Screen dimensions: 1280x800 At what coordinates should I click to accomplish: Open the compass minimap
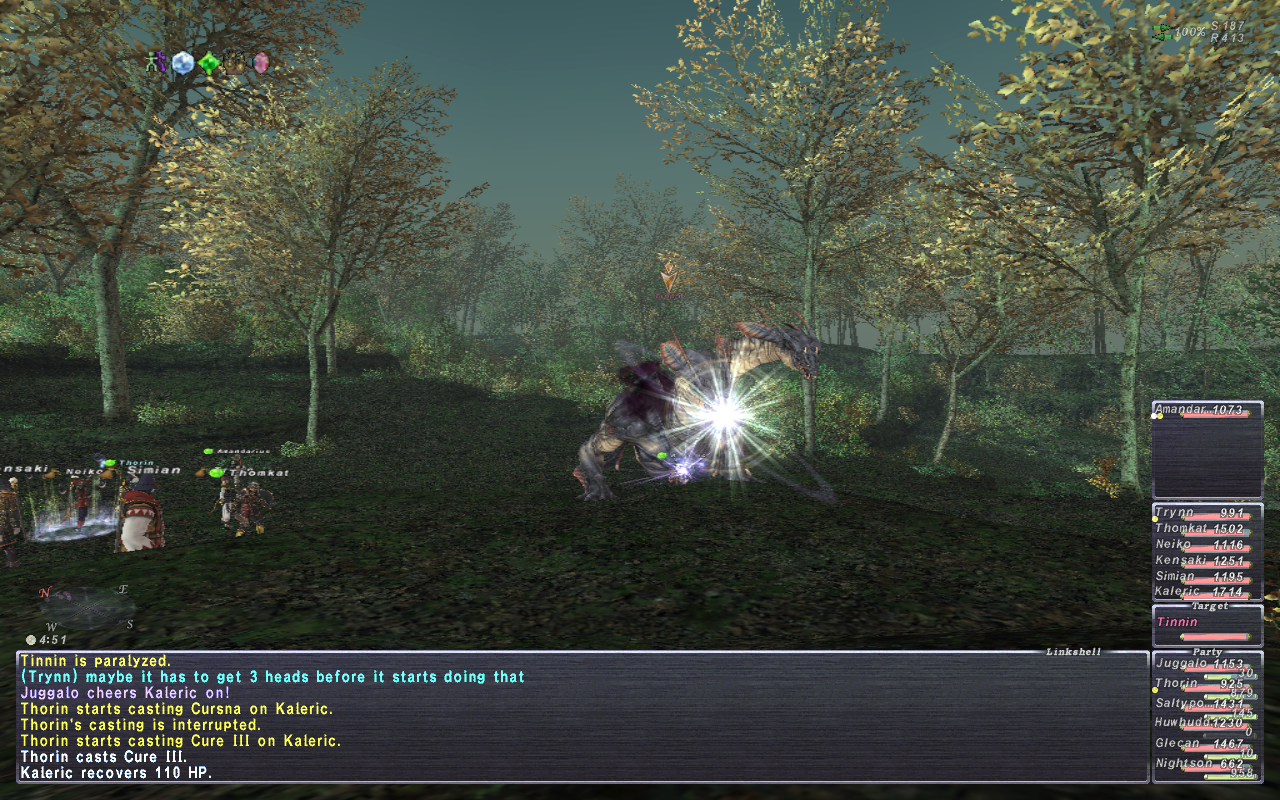[x=87, y=606]
